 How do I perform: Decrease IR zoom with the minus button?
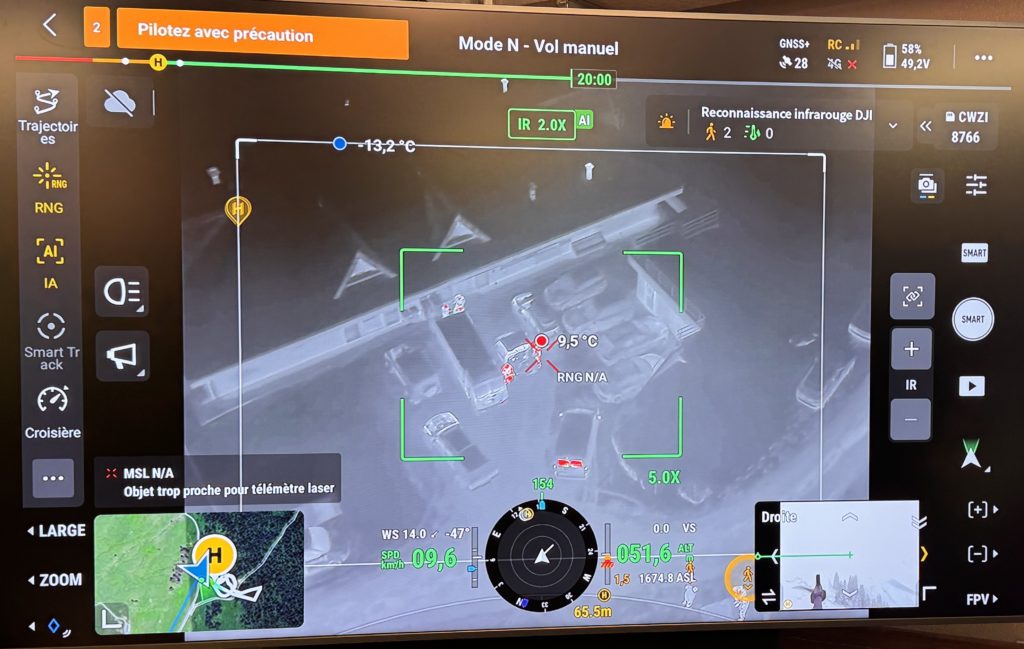[x=911, y=419]
